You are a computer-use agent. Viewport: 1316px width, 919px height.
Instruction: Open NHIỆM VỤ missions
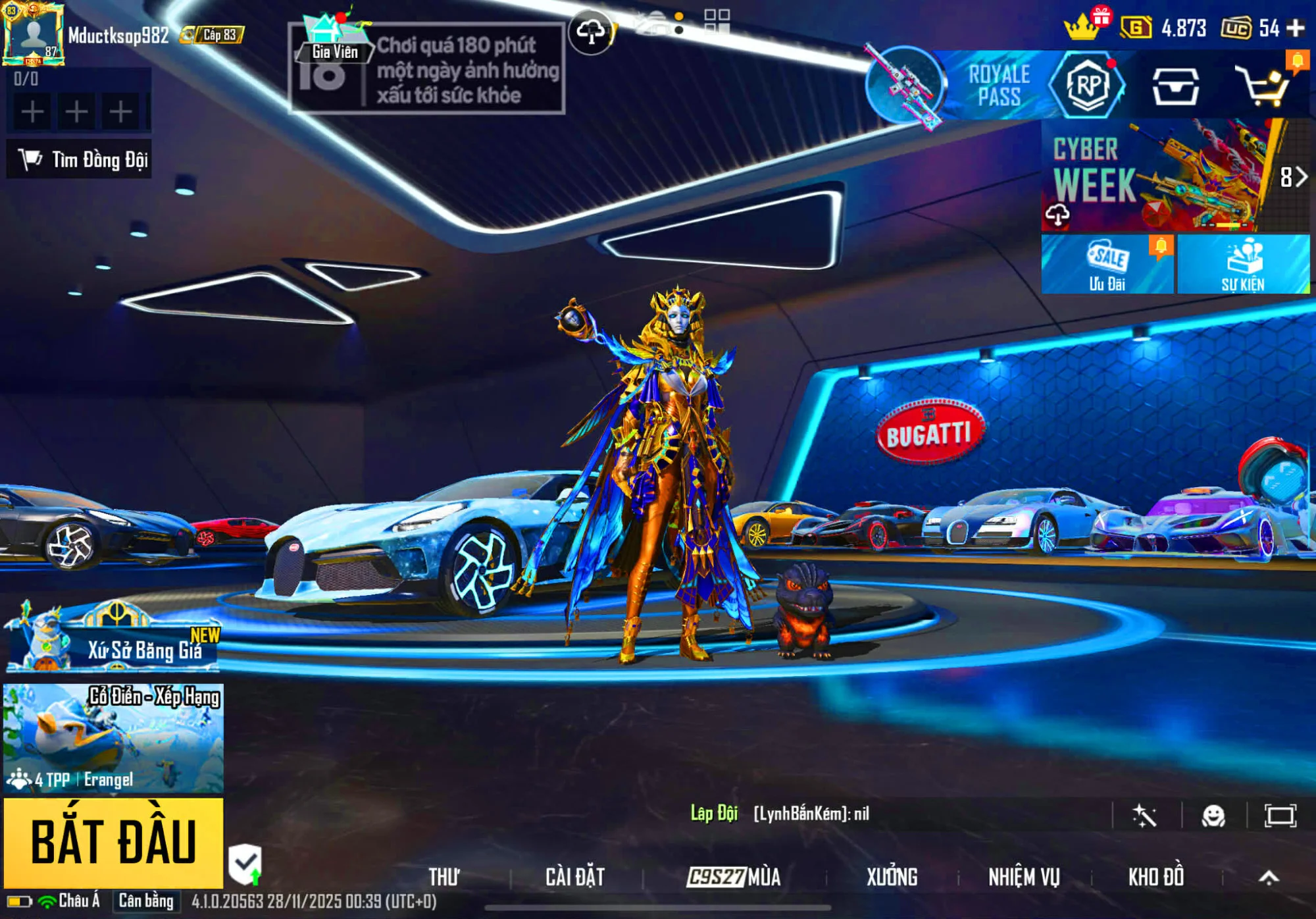point(1024,877)
